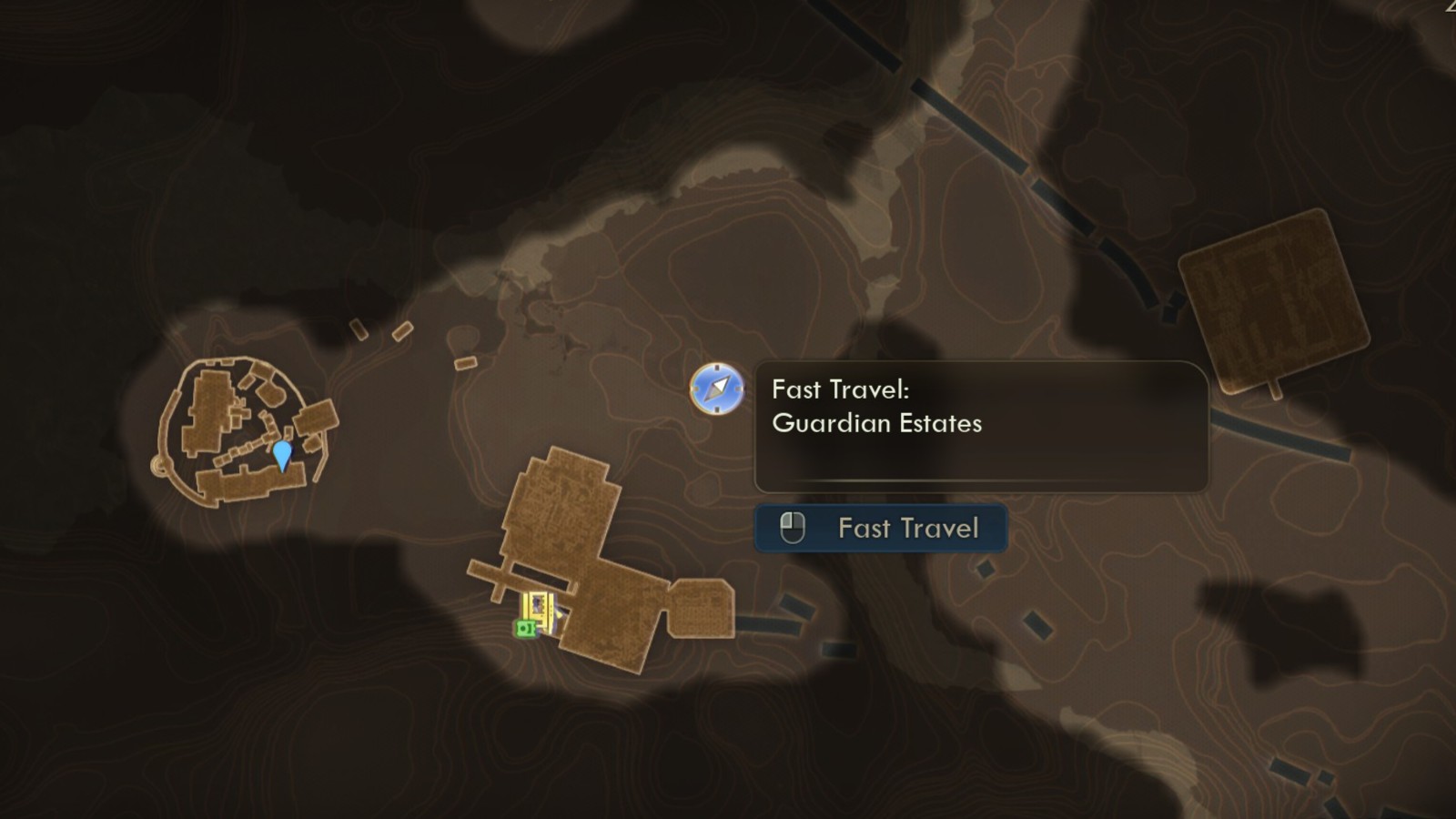
Task: Click the Fast Travel button
Action: [881, 528]
